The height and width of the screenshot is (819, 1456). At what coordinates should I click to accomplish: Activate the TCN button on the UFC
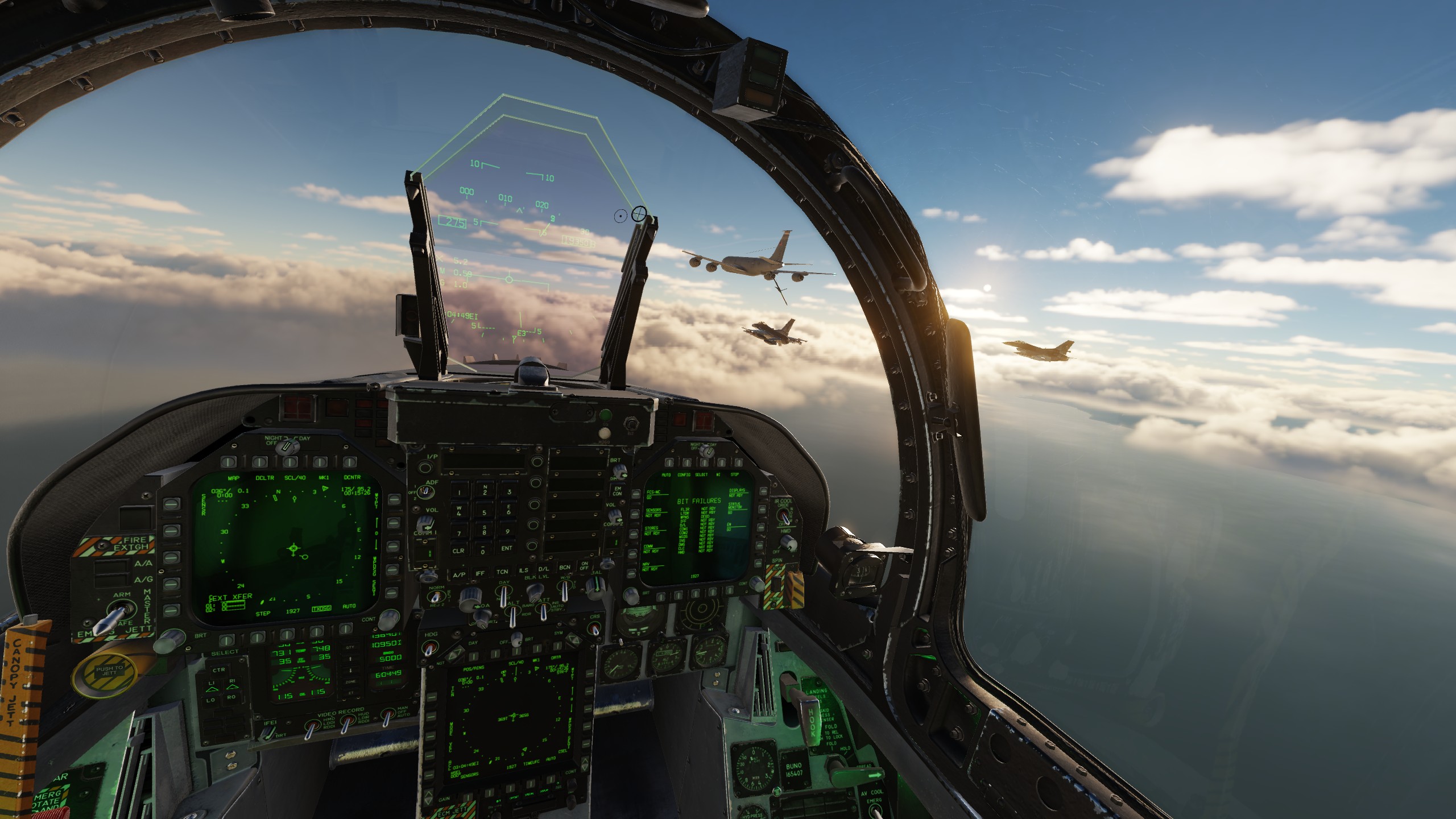tap(502, 572)
